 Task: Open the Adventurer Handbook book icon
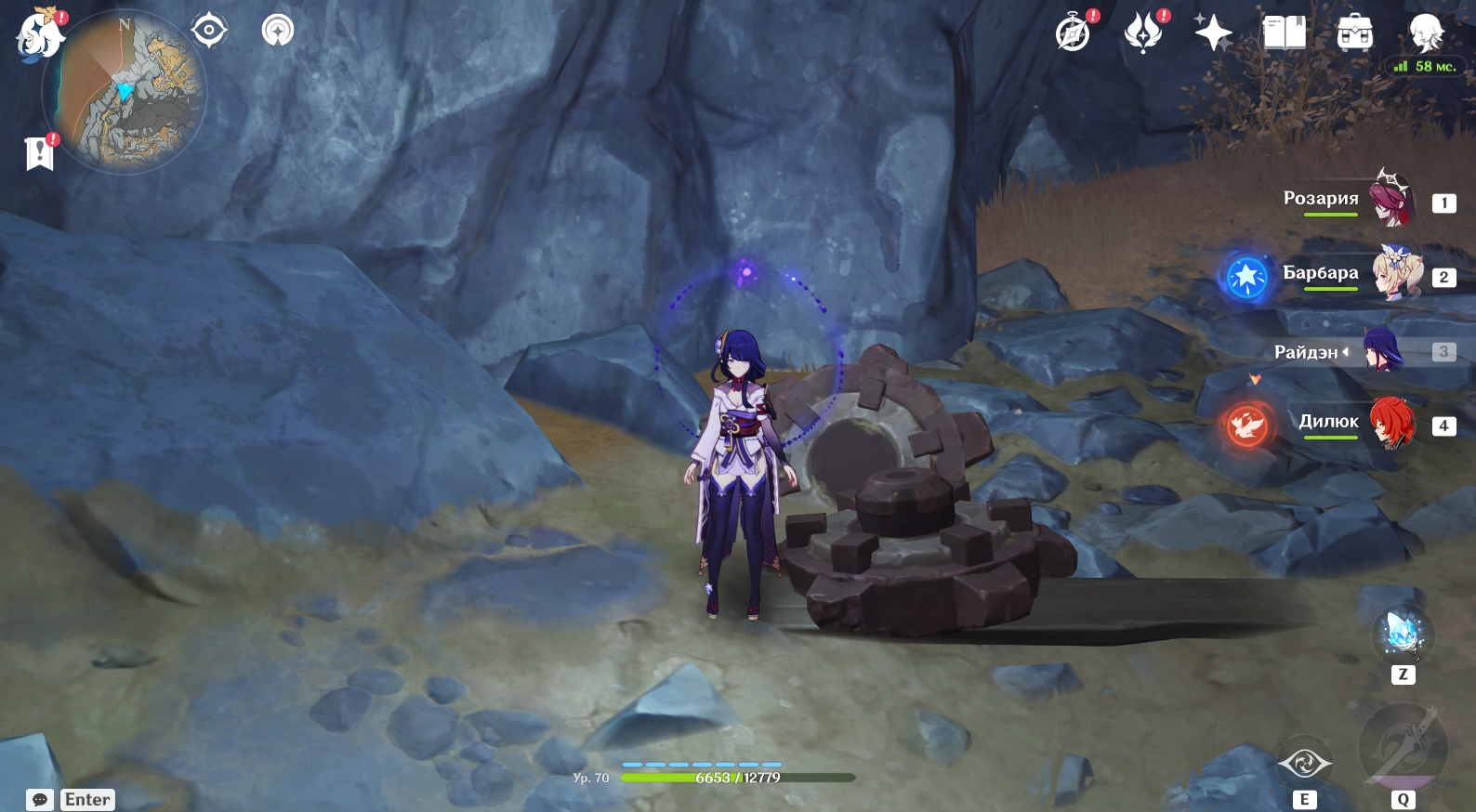[1284, 33]
